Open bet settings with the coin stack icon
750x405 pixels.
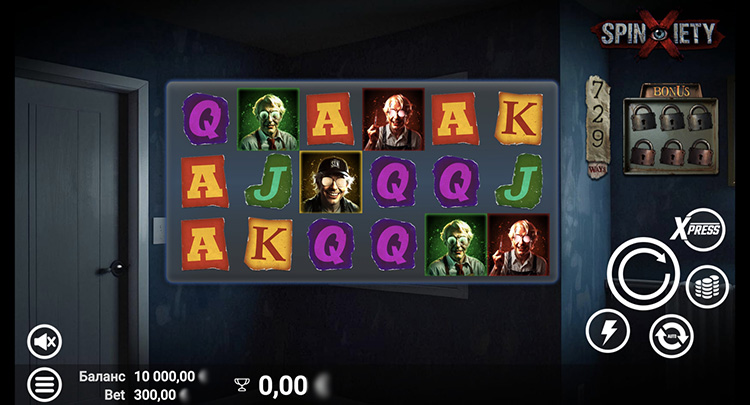coord(707,287)
